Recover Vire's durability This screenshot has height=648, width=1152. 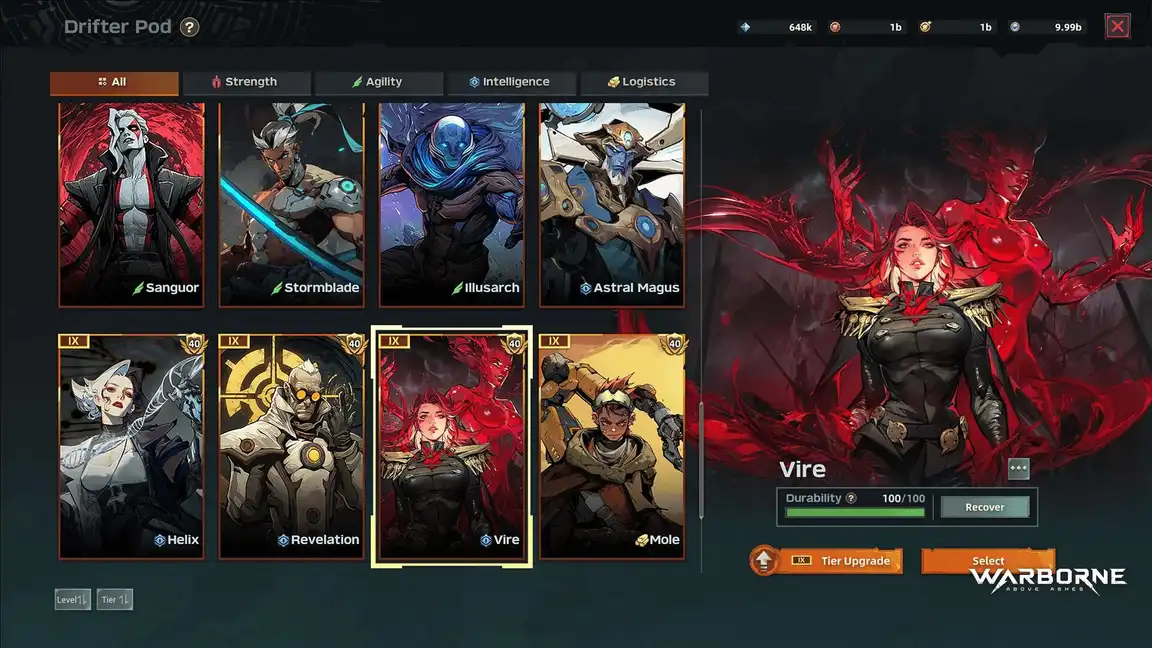(x=985, y=507)
